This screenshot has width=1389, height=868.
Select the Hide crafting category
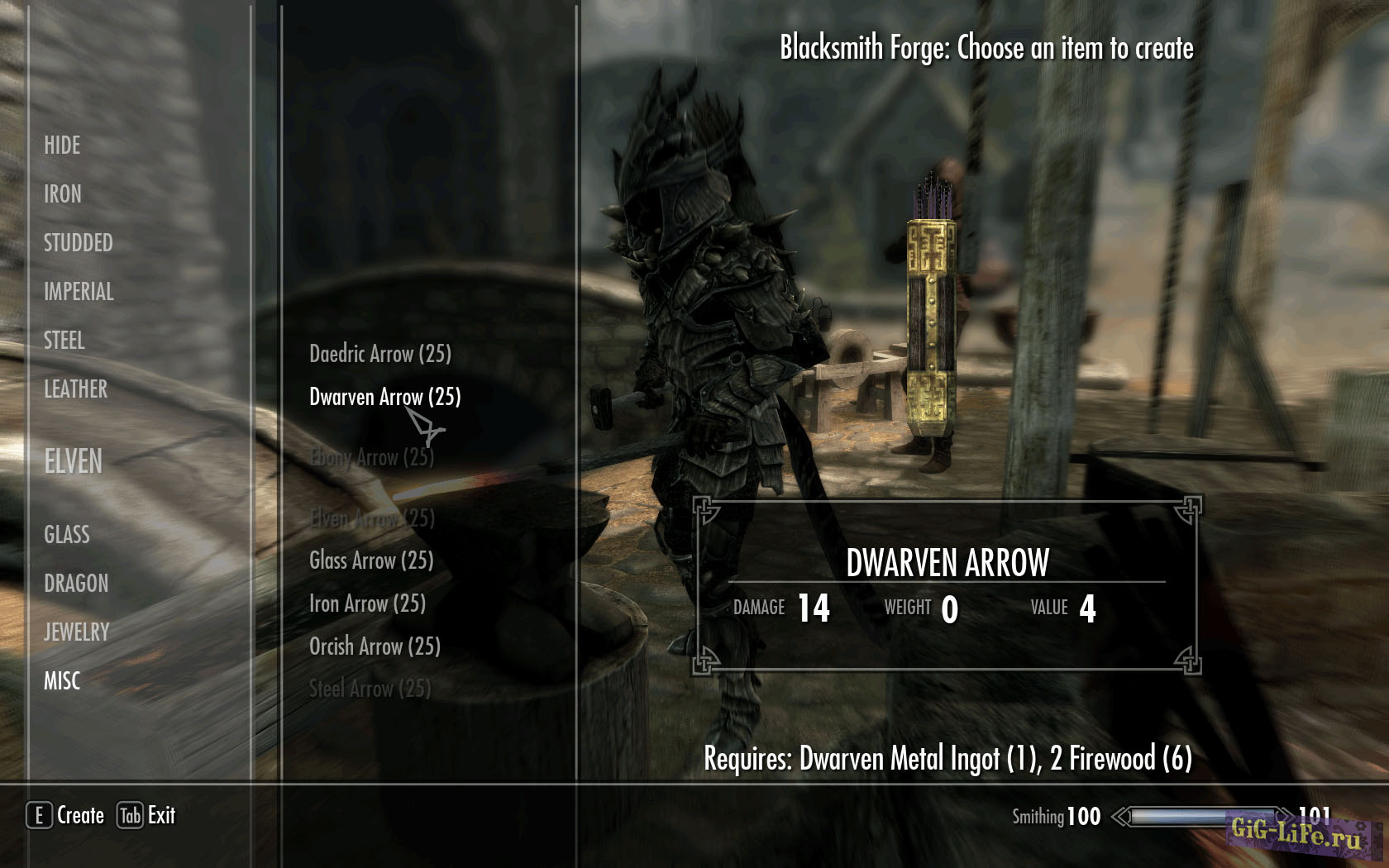coord(62,145)
